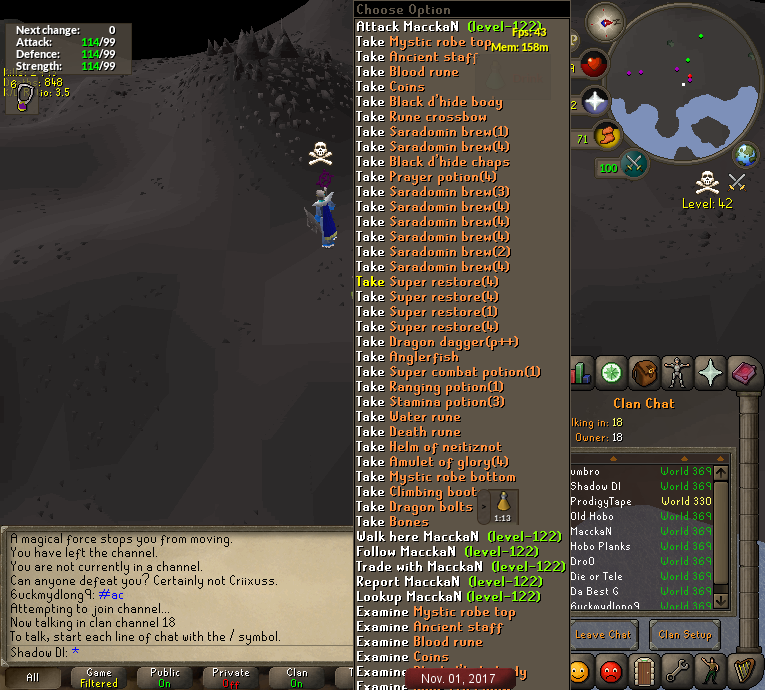Select ProdigyTape in the clan list
The height and width of the screenshot is (690, 765).
point(601,502)
